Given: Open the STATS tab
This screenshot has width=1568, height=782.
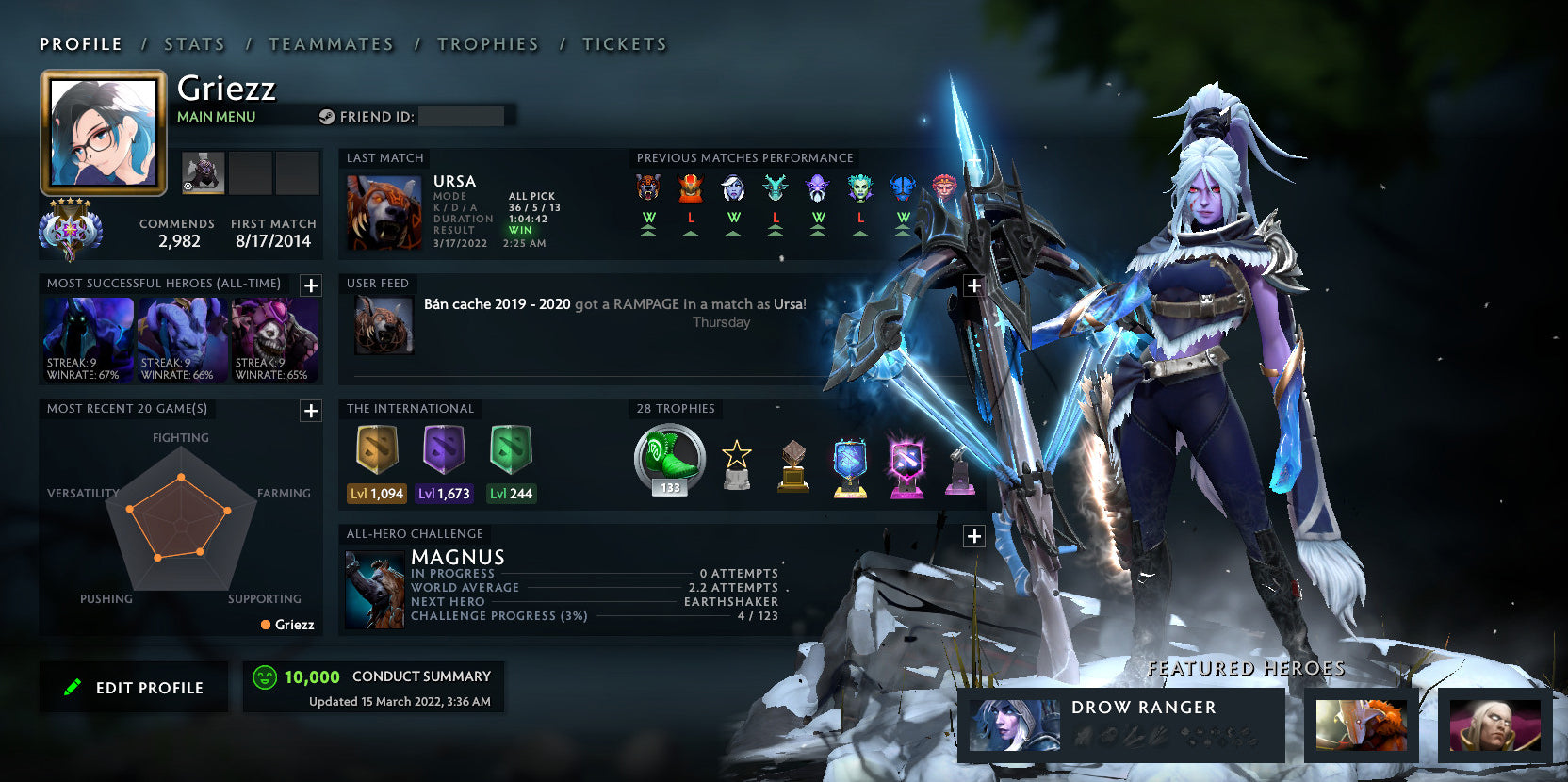Looking at the screenshot, I should [193, 43].
